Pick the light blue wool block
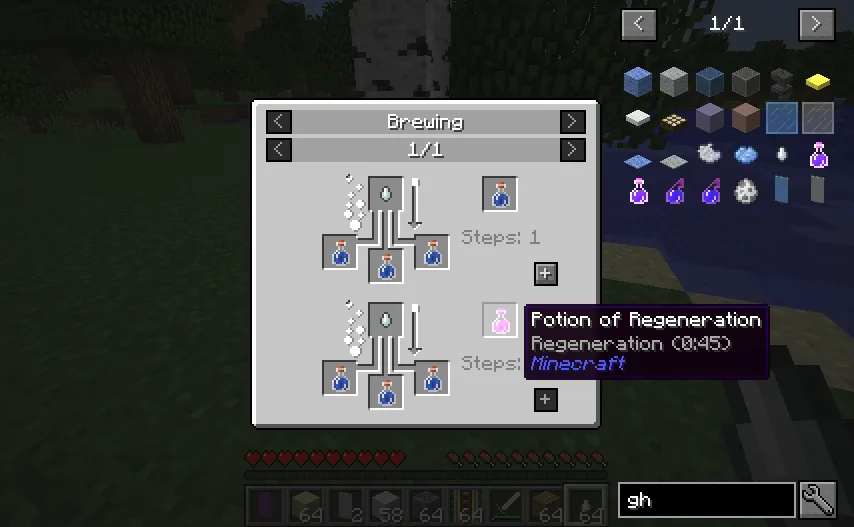This screenshot has width=854, height=527. [x=638, y=82]
